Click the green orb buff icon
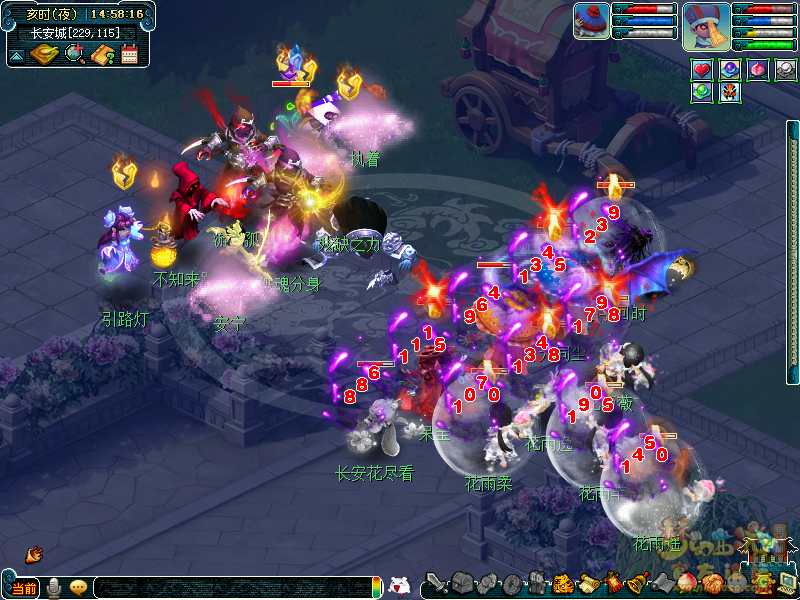 tap(702, 92)
